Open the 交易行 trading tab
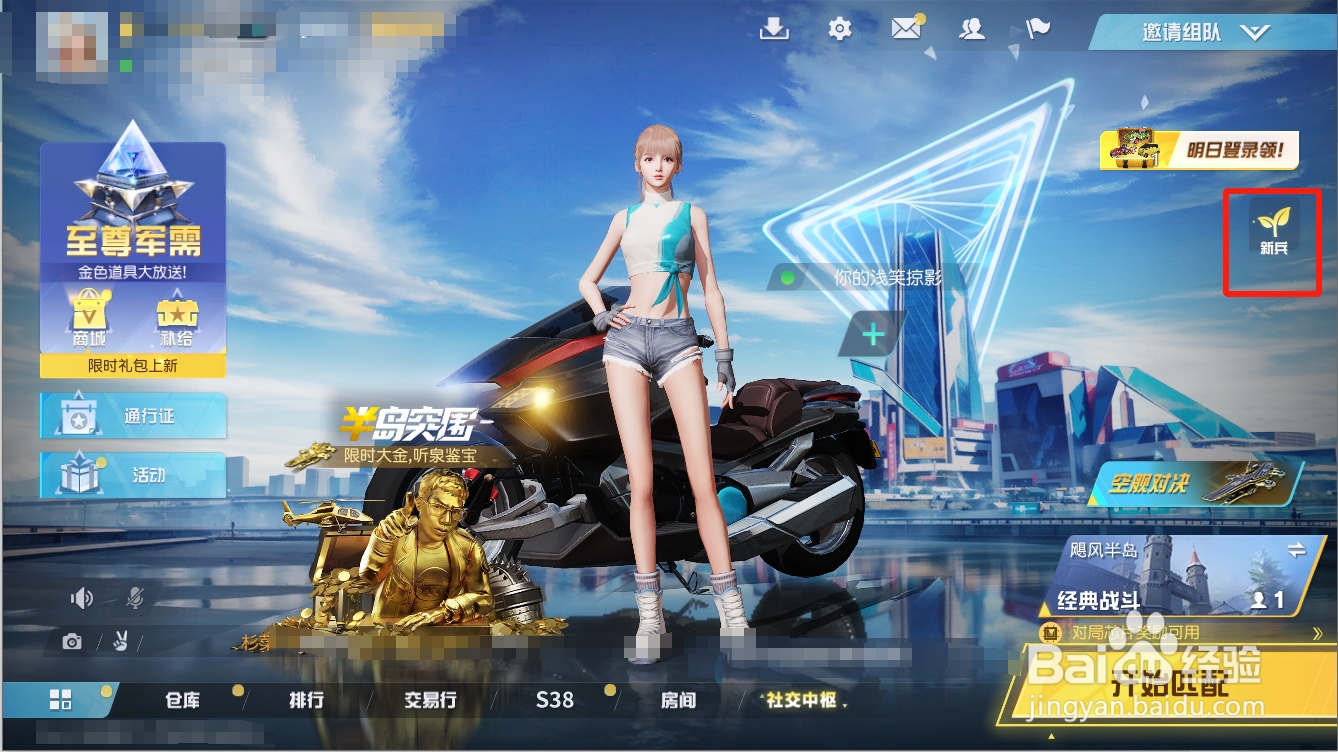Viewport: 1338px width, 752px height. 430,701
